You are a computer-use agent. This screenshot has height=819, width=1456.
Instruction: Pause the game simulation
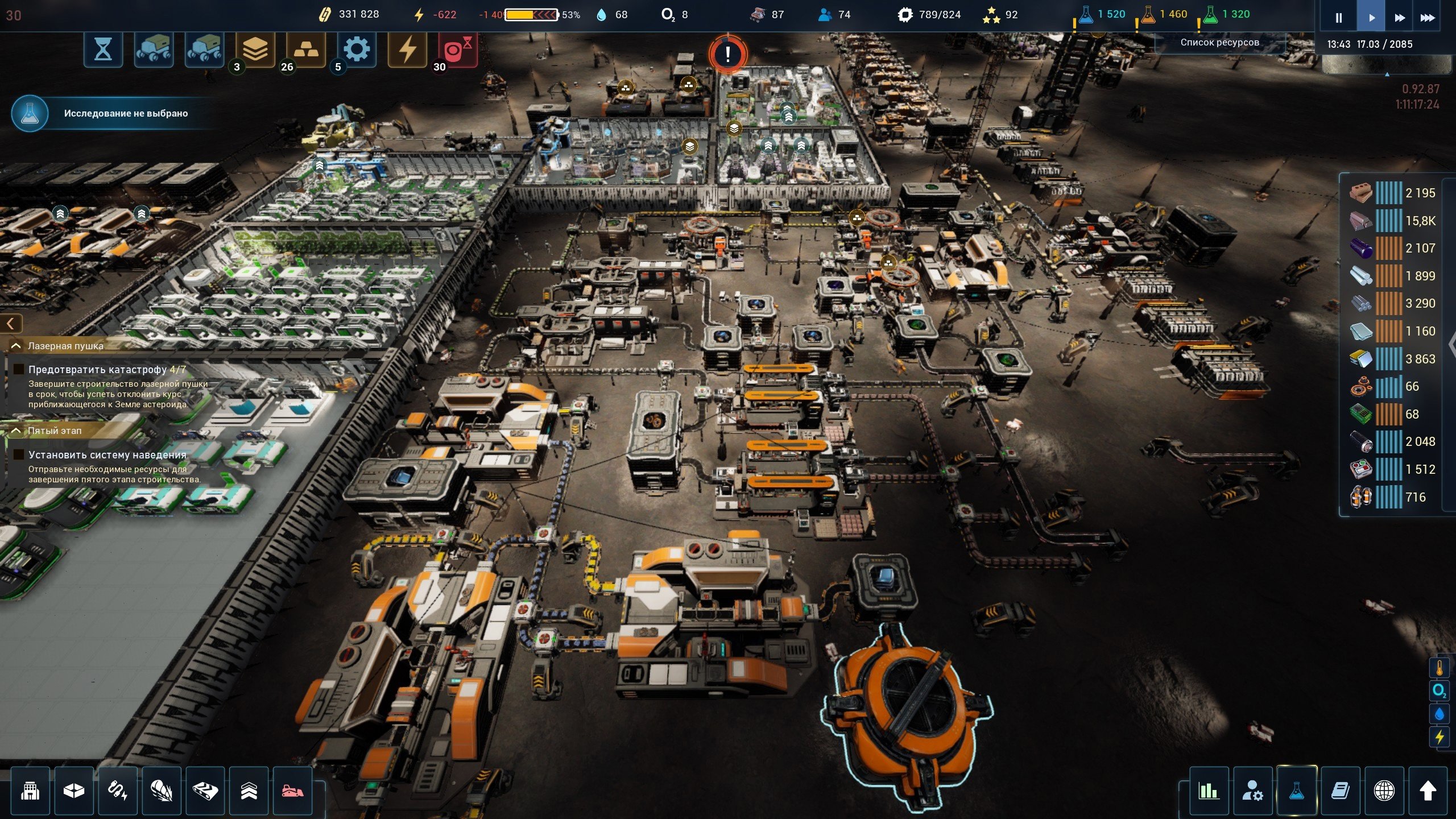tap(1338, 18)
